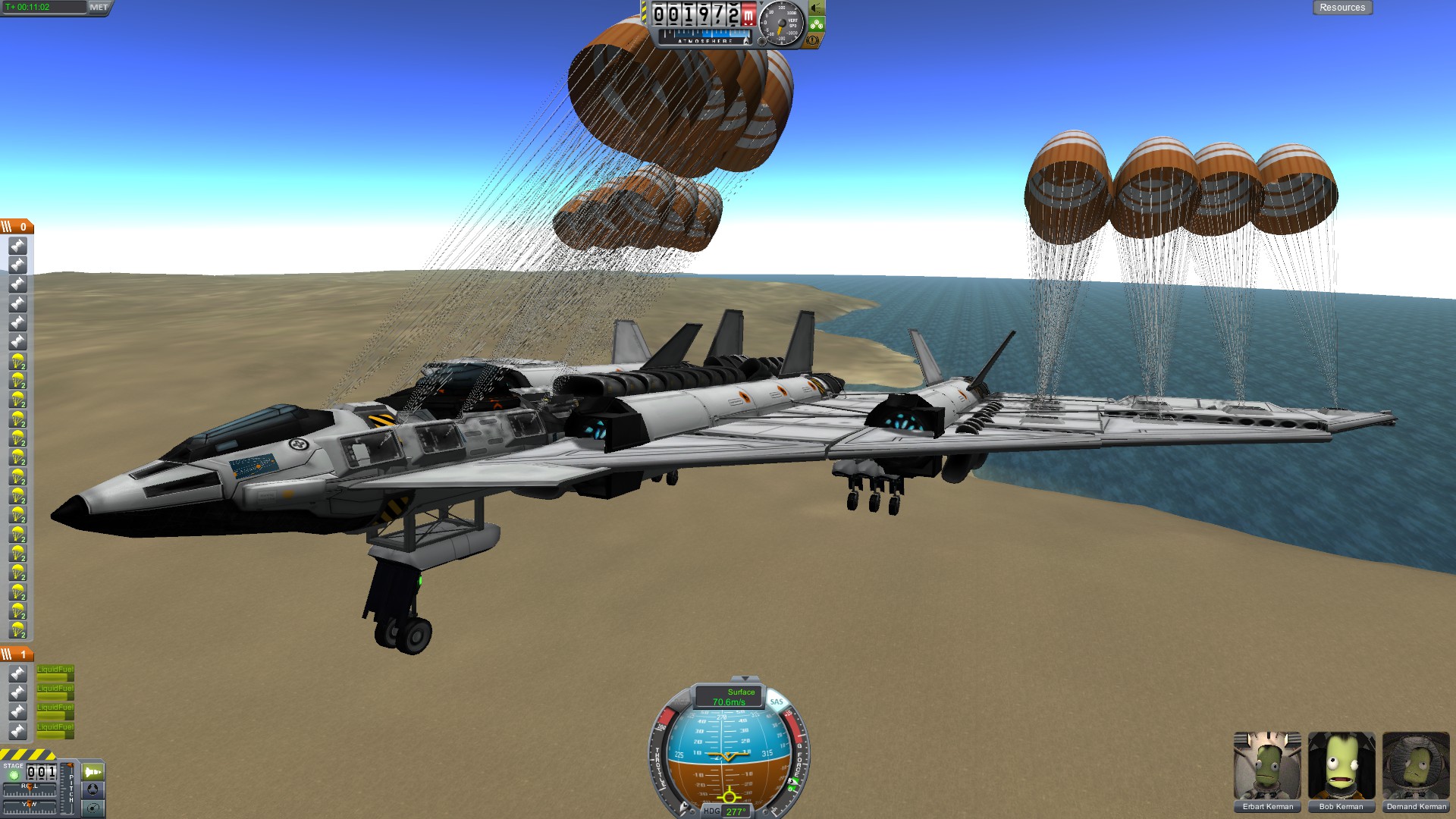Toggle the SAS indicator on navball
Viewport: 1456px width, 819px height.
click(777, 702)
